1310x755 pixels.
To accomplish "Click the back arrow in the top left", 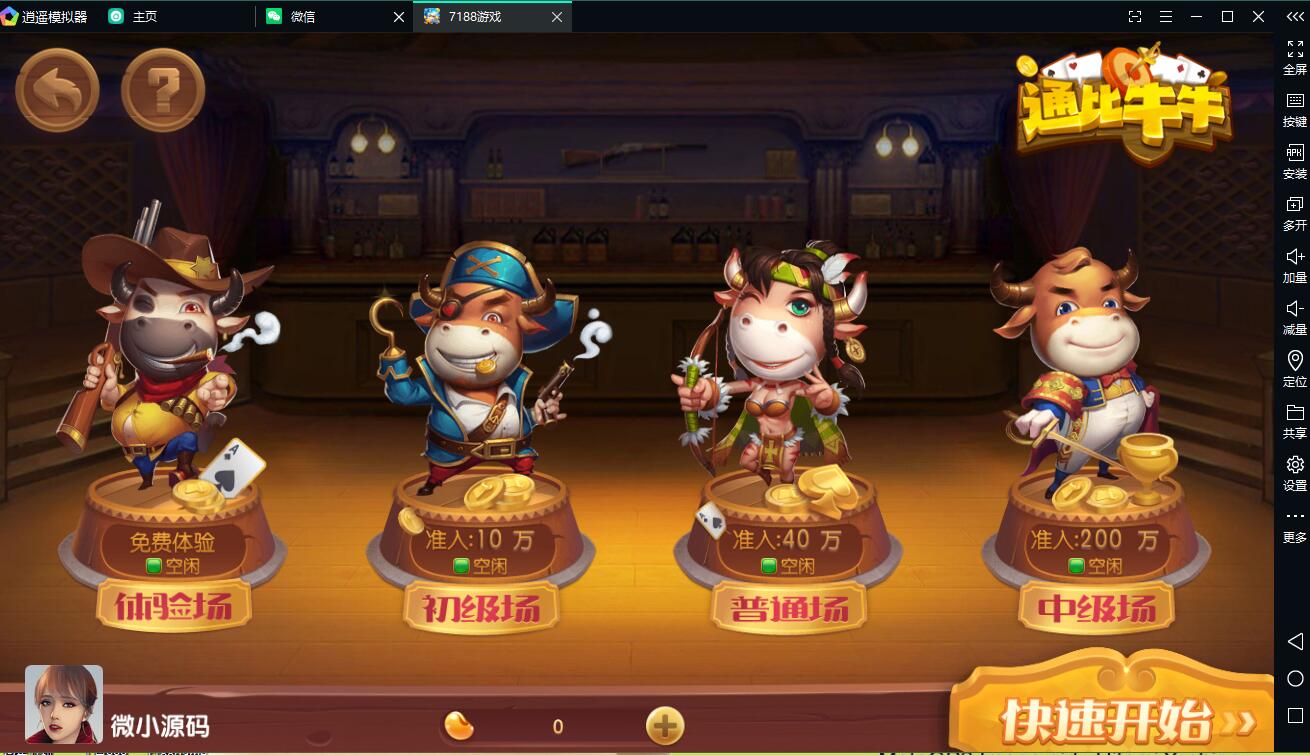I will 57,89.
